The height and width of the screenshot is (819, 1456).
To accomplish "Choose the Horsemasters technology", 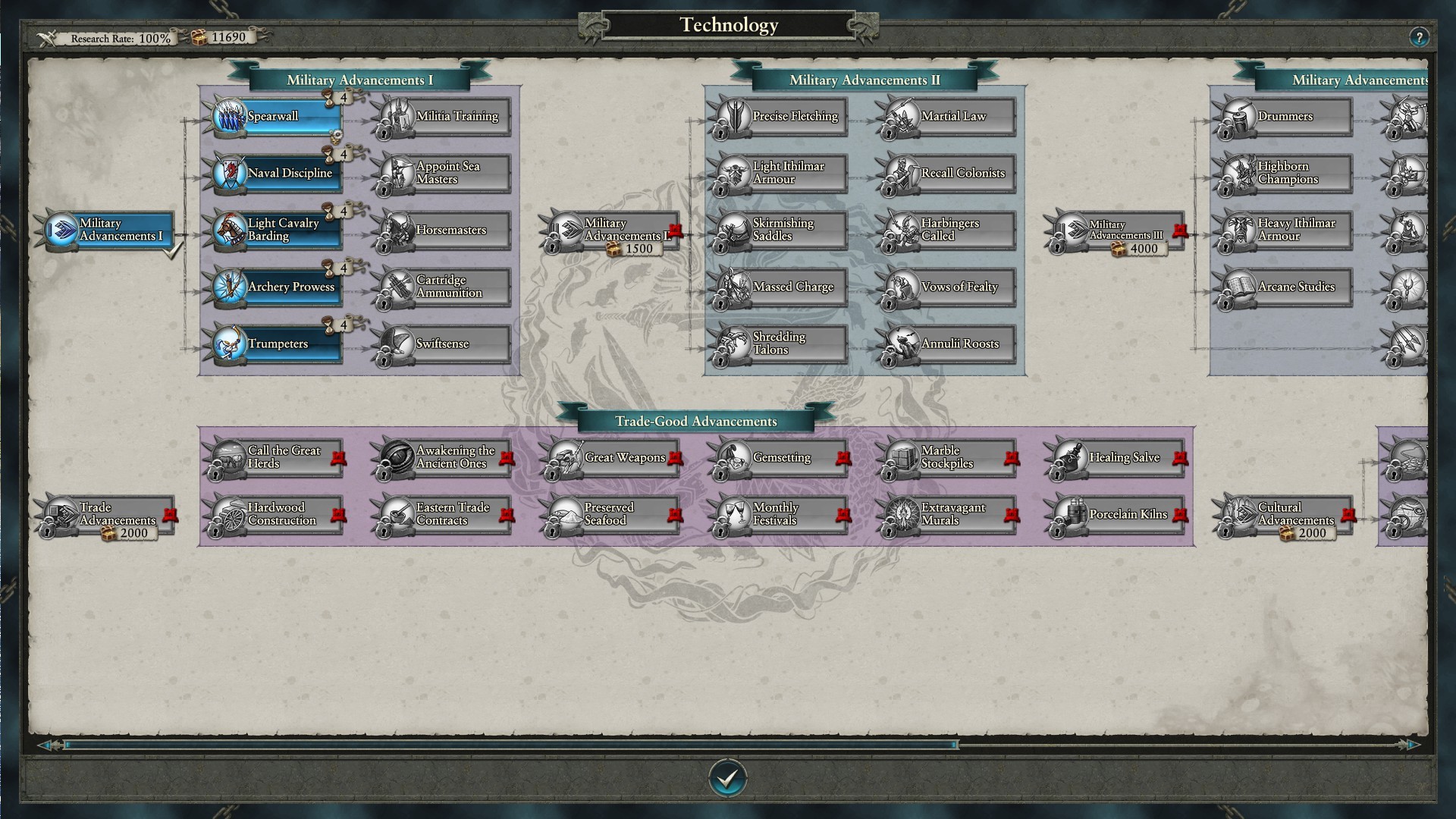I will point(445,231).
